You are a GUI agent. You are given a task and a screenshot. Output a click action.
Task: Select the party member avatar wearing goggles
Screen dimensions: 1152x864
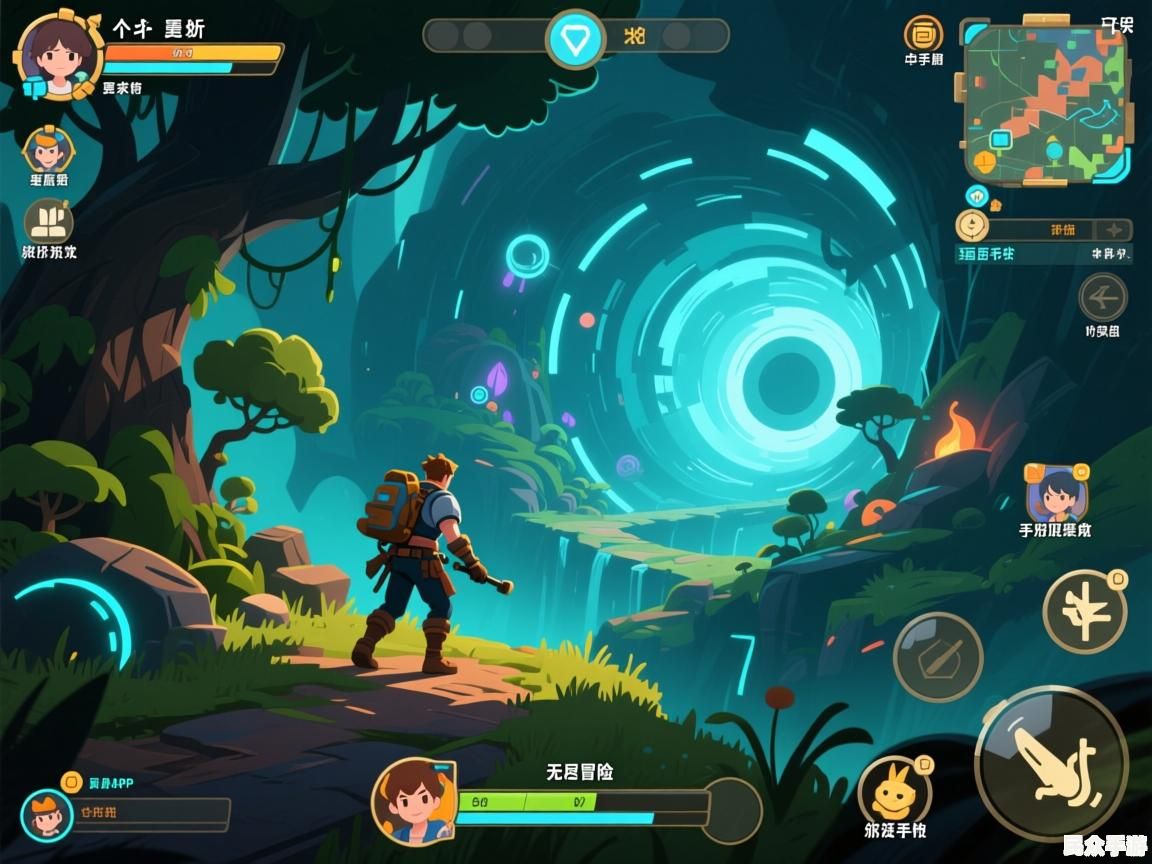click(47, 150)
